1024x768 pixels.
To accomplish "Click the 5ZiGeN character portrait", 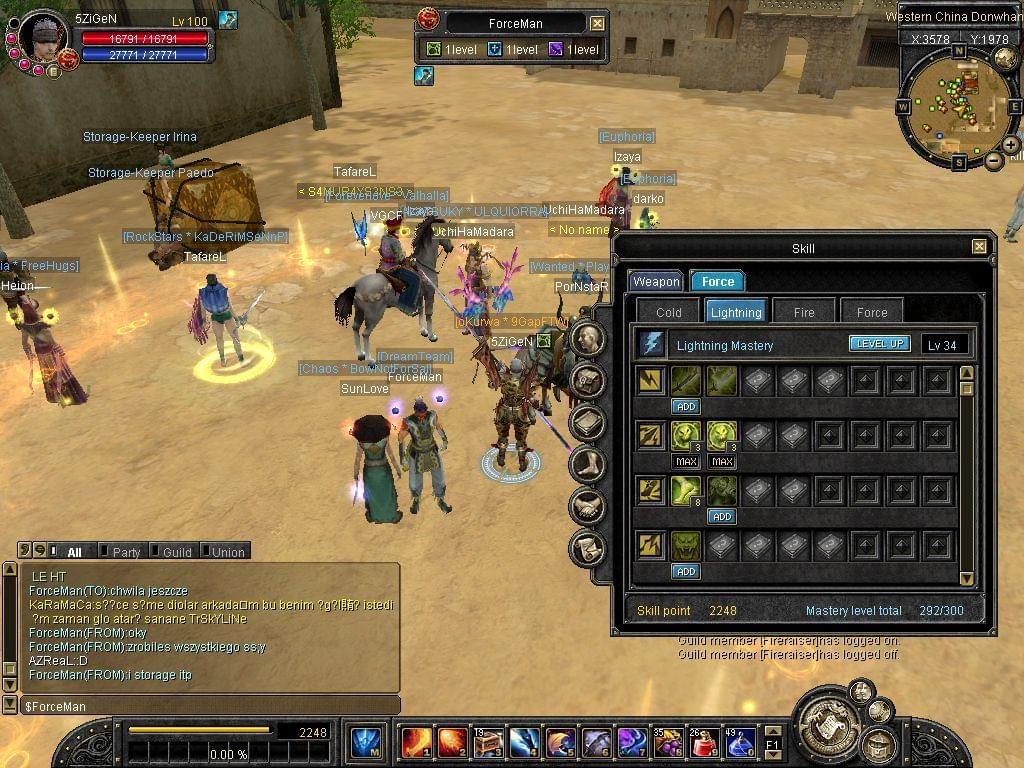I will (x=42, y=36).
